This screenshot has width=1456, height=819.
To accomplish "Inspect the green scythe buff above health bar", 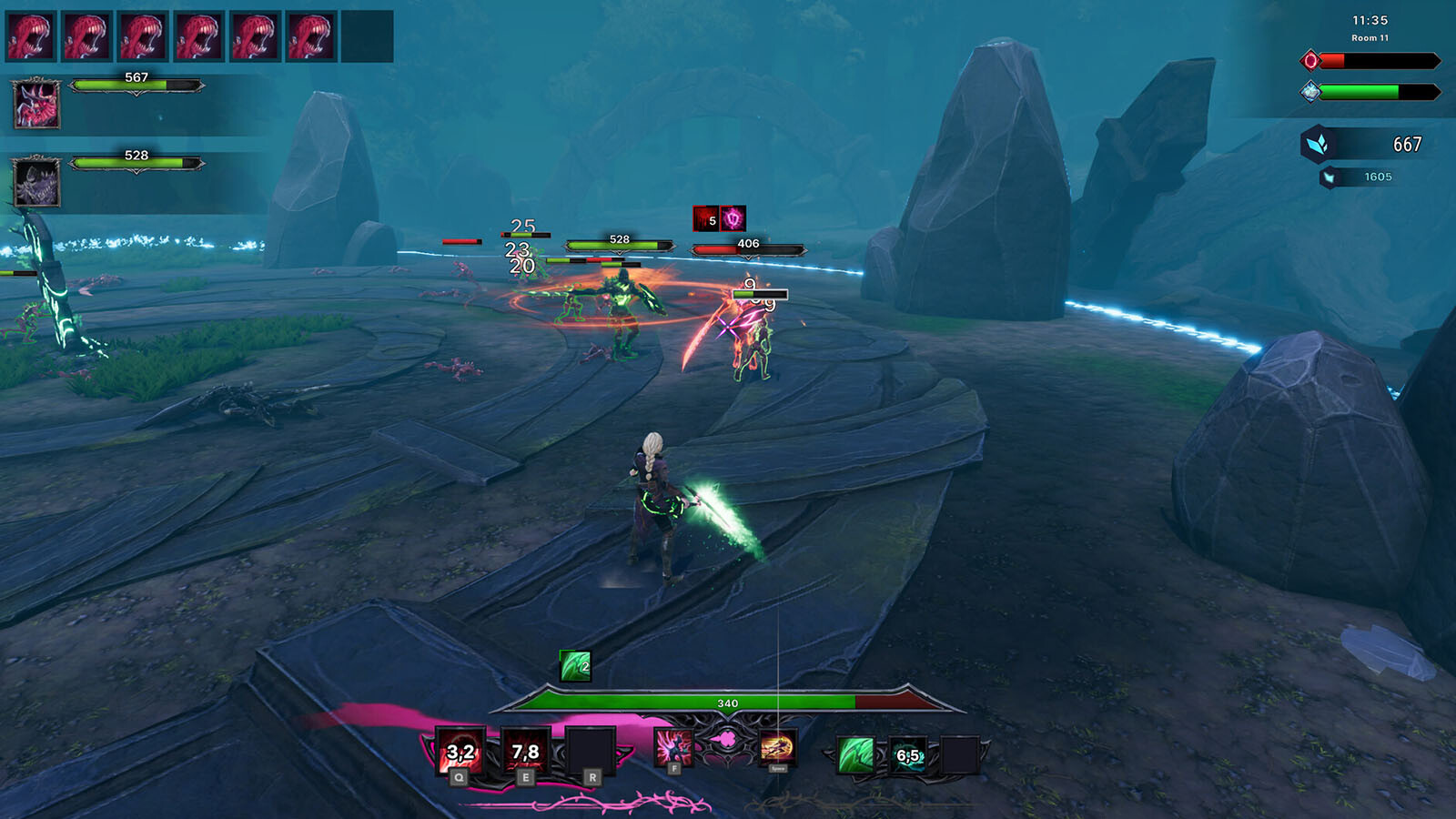I will pos(575,666).
